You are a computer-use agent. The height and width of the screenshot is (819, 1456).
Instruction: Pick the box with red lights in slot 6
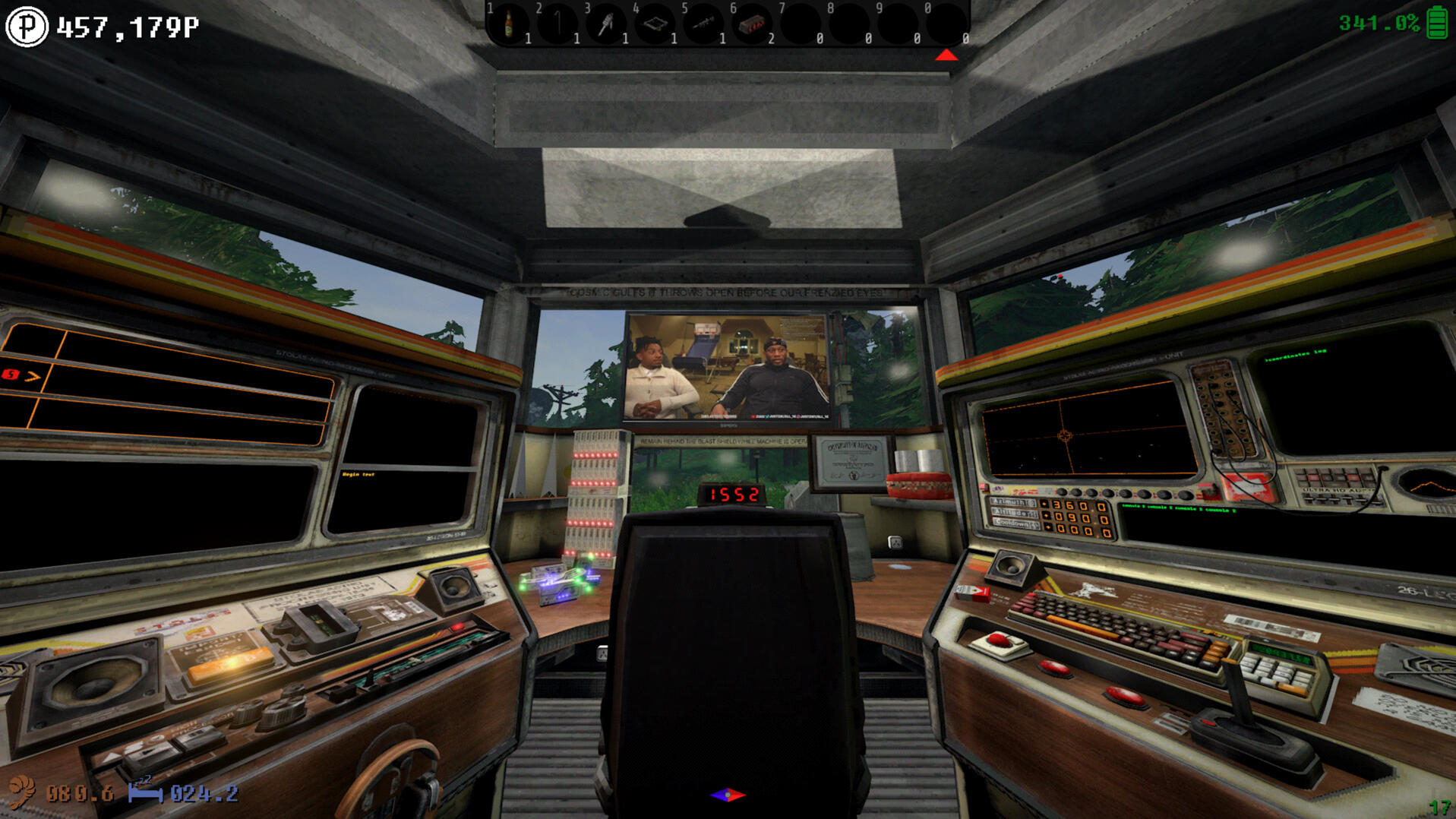(752, 24)
